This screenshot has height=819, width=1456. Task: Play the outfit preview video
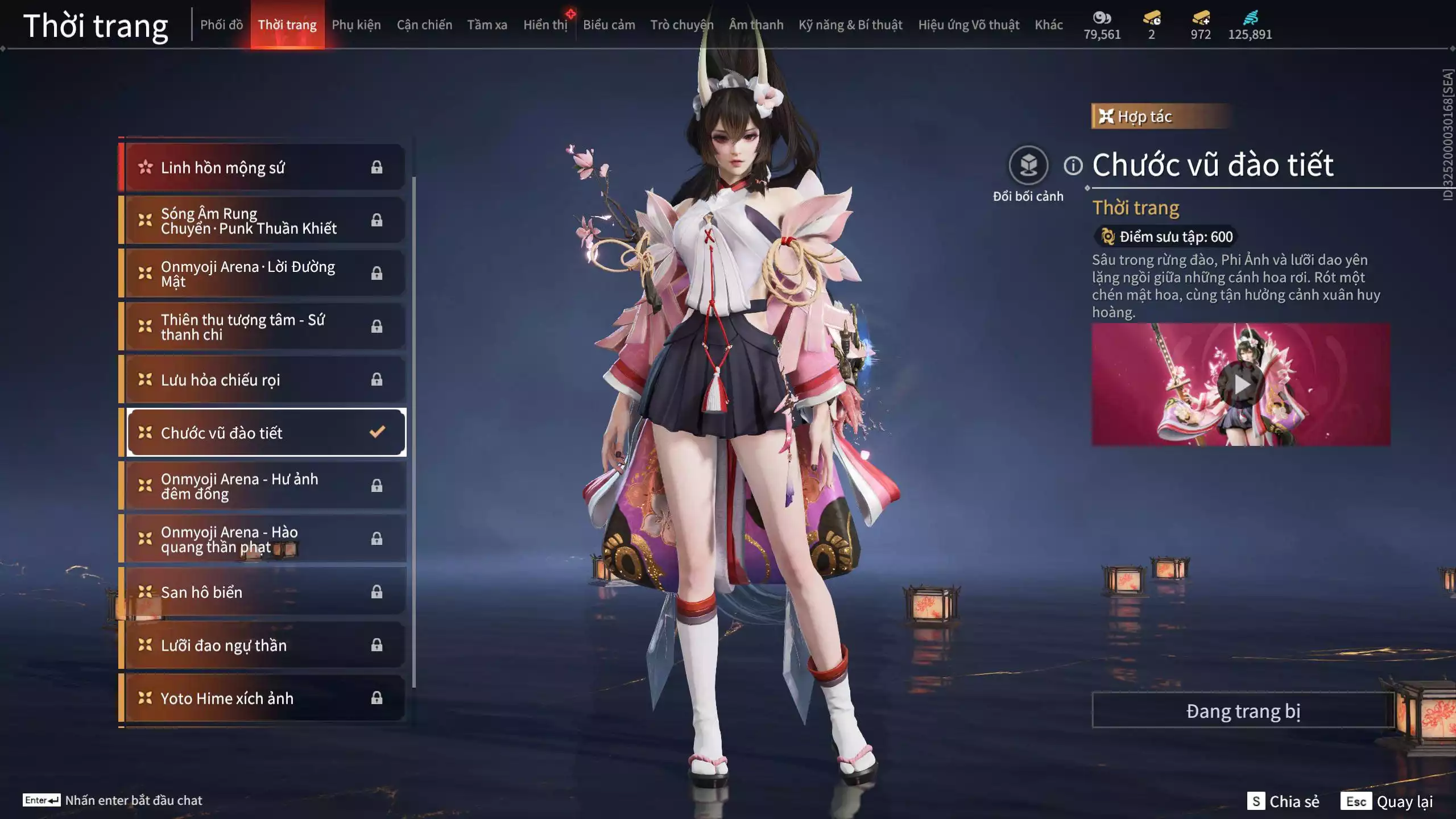[x=1240, y=385]
